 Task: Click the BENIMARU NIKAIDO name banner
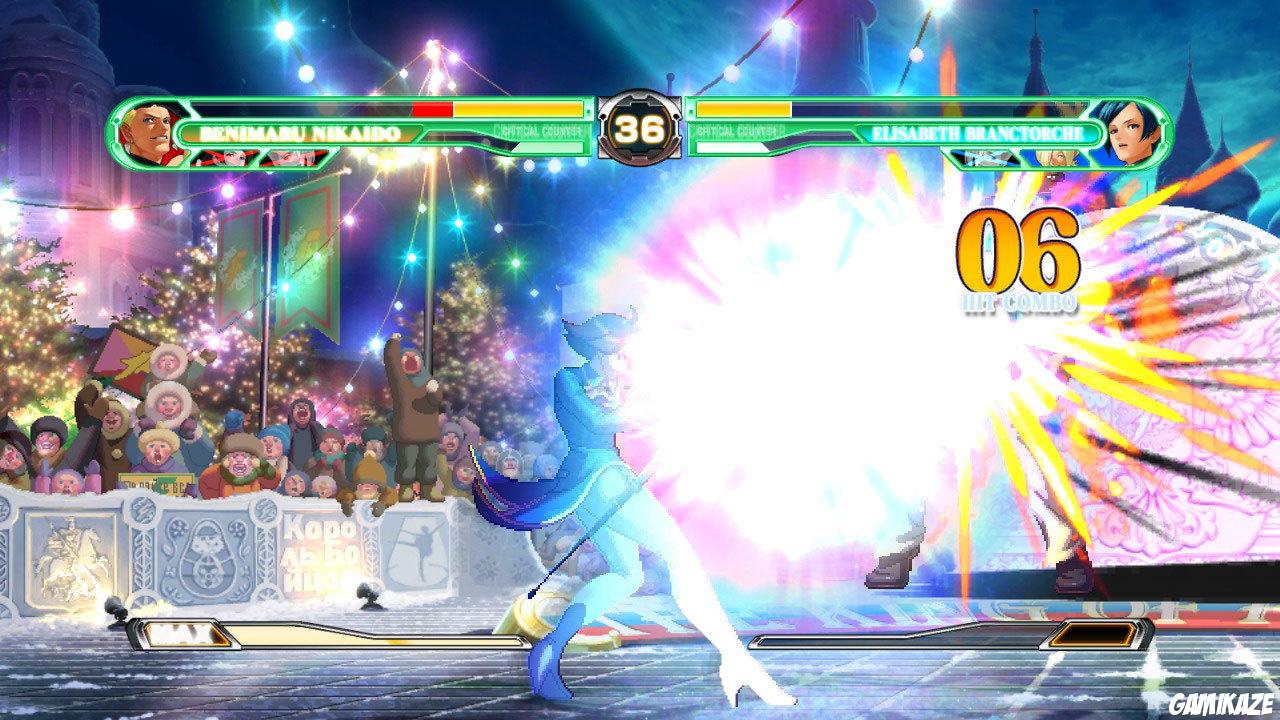pyautogui.click(x=300, y=131)
